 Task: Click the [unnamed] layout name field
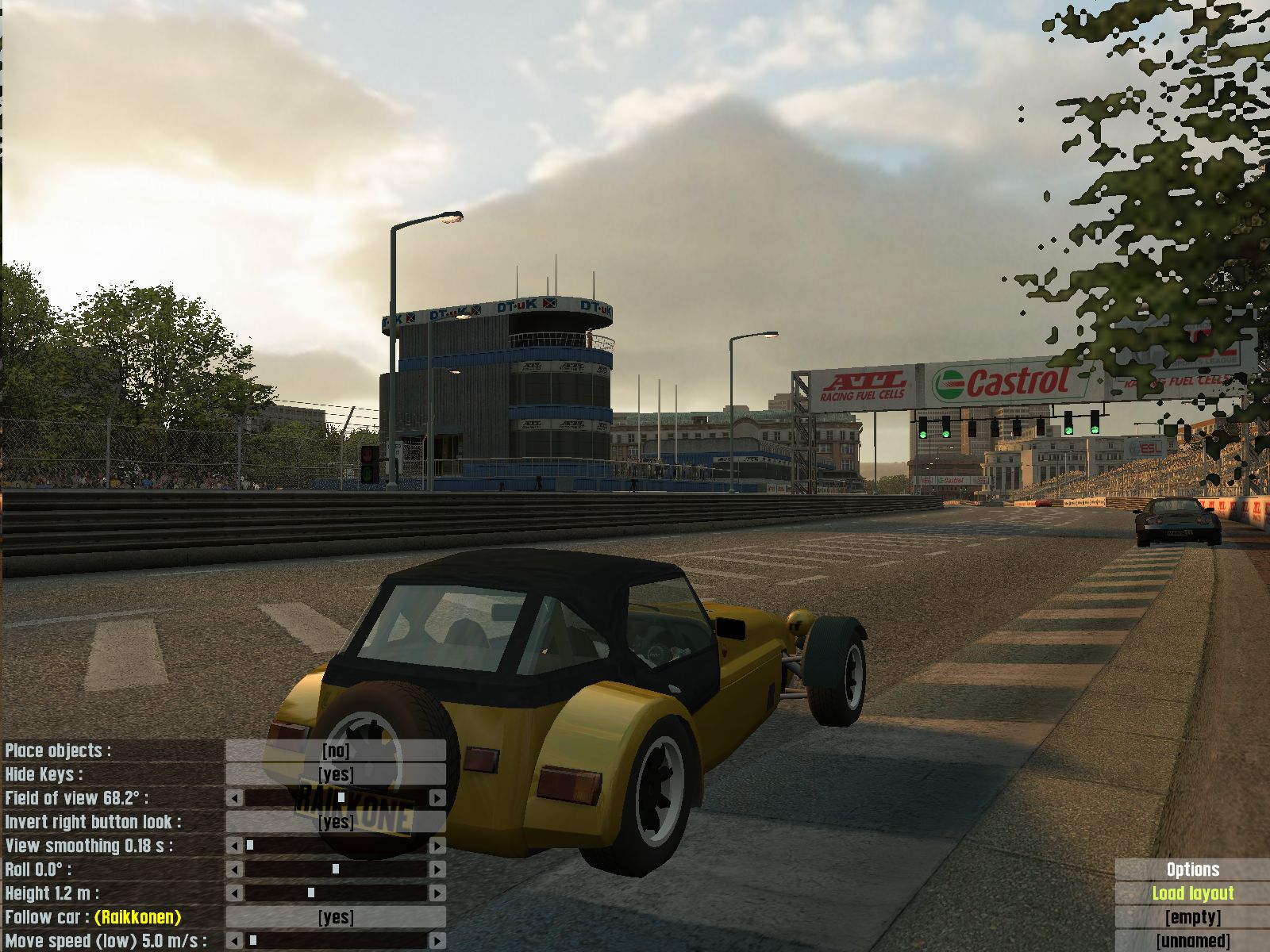(x=1192, y=941)
